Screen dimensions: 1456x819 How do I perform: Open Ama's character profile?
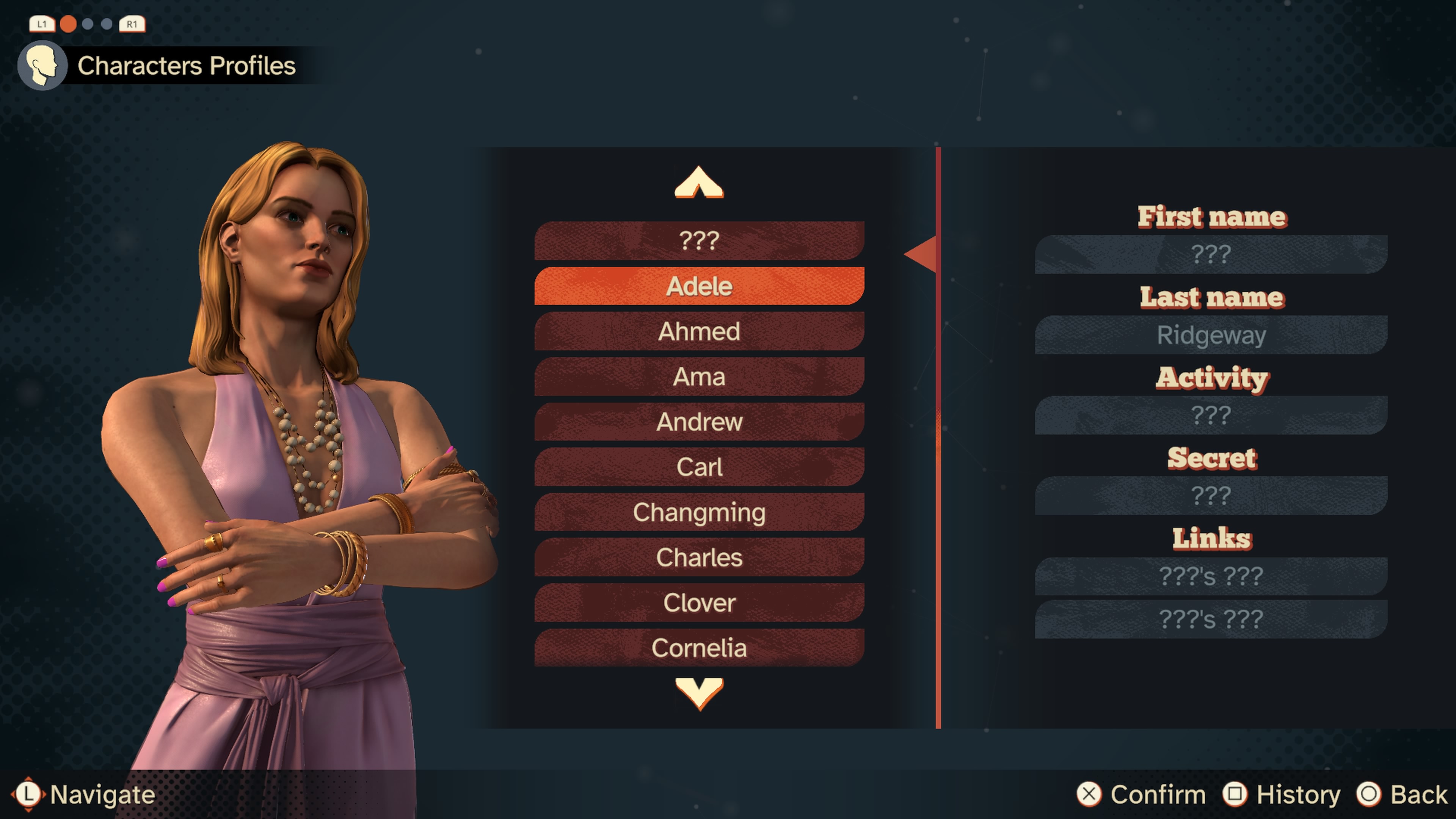click(x=699, y=377)
